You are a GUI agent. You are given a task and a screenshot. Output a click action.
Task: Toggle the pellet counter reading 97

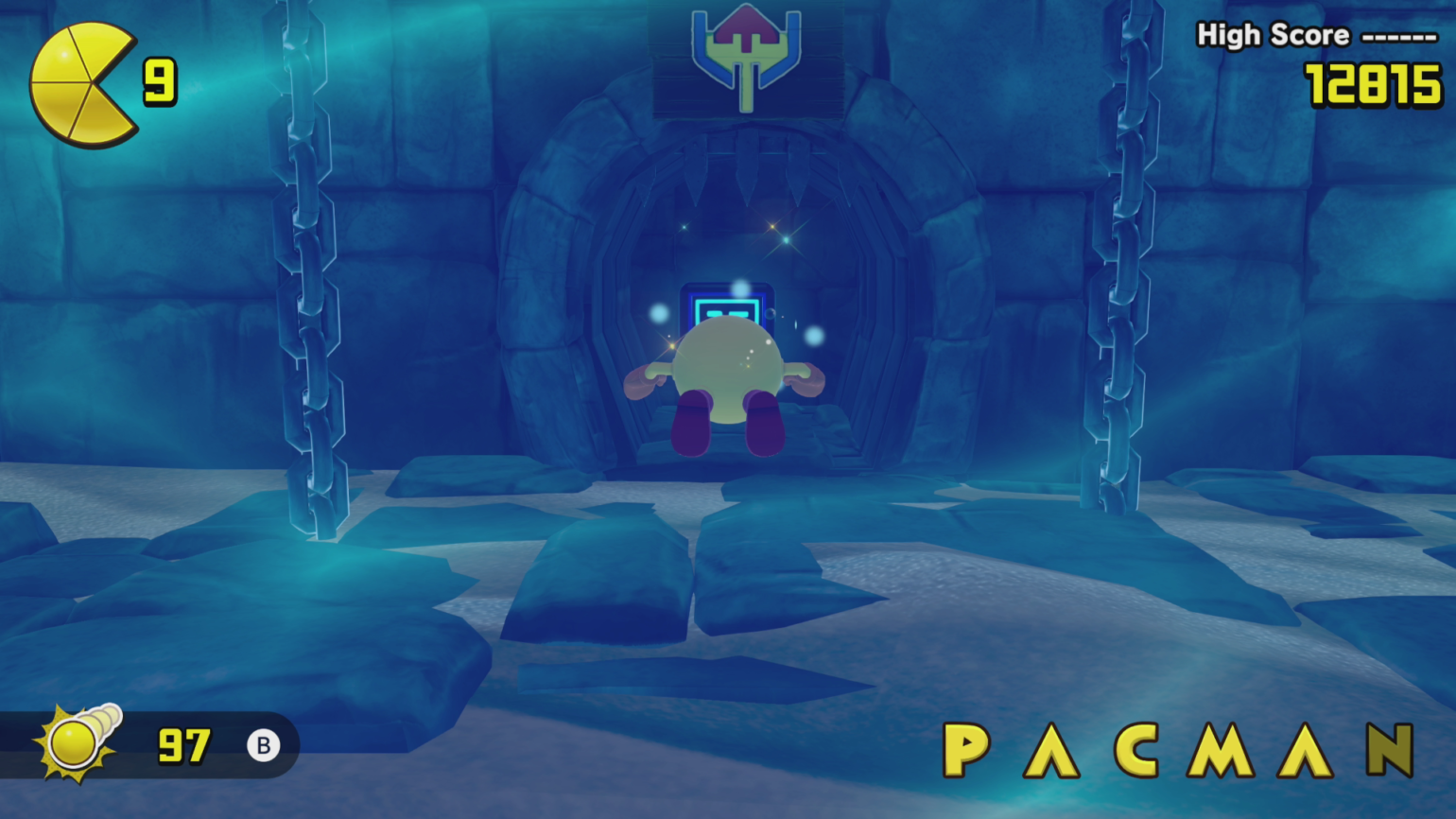point(185,746)
